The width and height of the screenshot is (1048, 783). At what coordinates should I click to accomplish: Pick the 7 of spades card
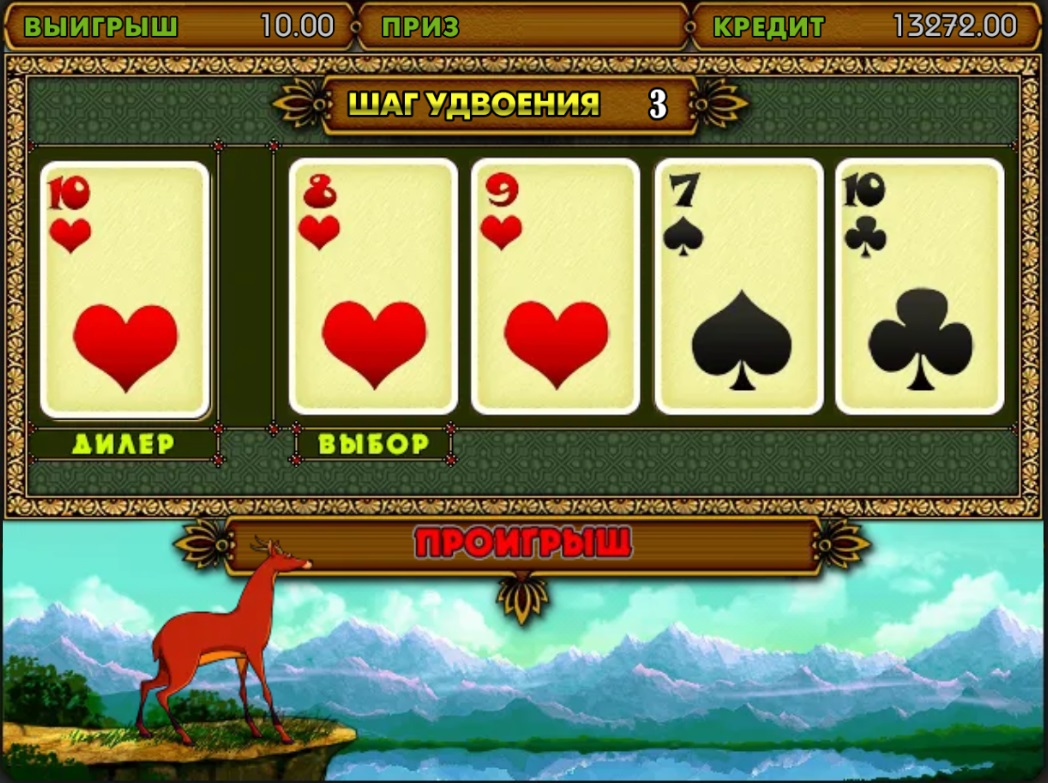(x=738, y=287)
